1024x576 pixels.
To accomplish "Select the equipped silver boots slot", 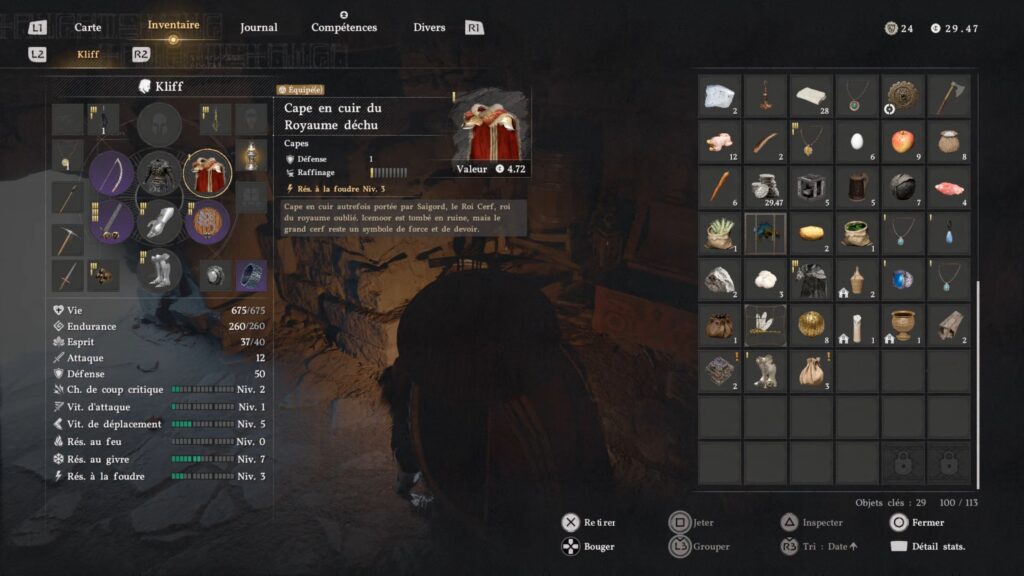I will click(x=159, y=269).
